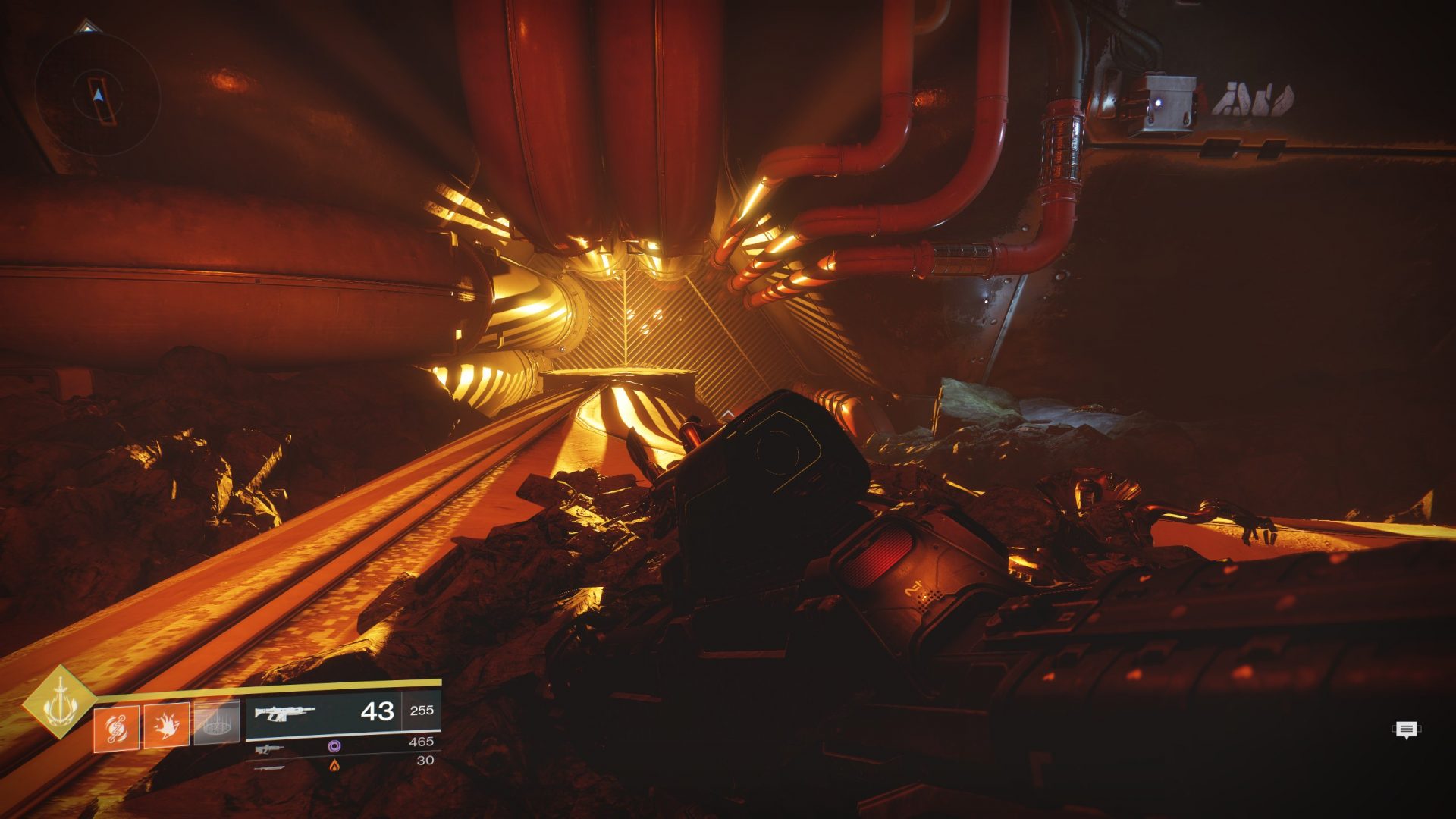Open the text chat bubble
Image resolution: width=1456 pixels, height=819 pixels.
click(x=1407, y=730)
